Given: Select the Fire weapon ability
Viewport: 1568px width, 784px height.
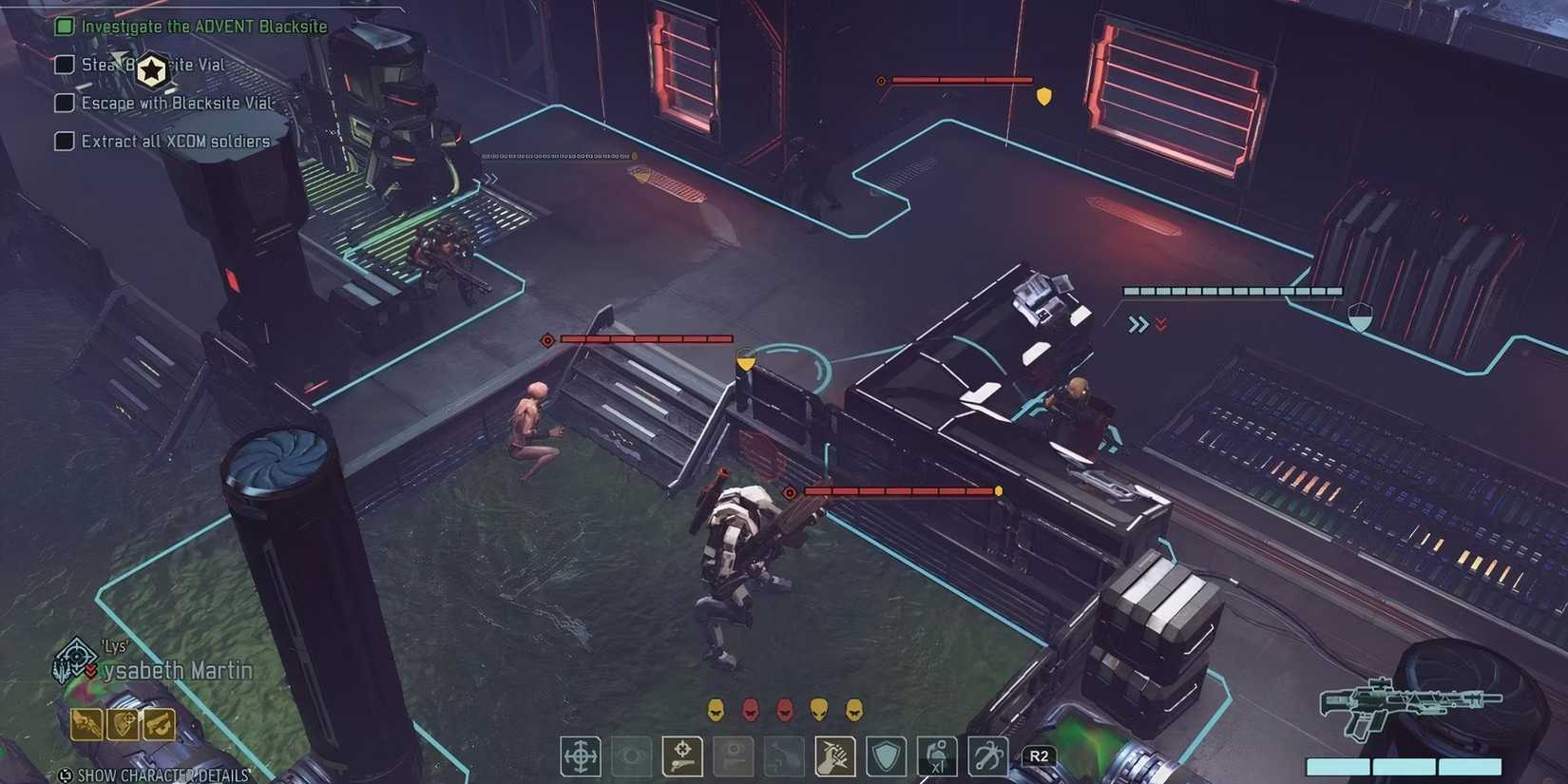Looking at the screenshot, I should pos(682,757).
